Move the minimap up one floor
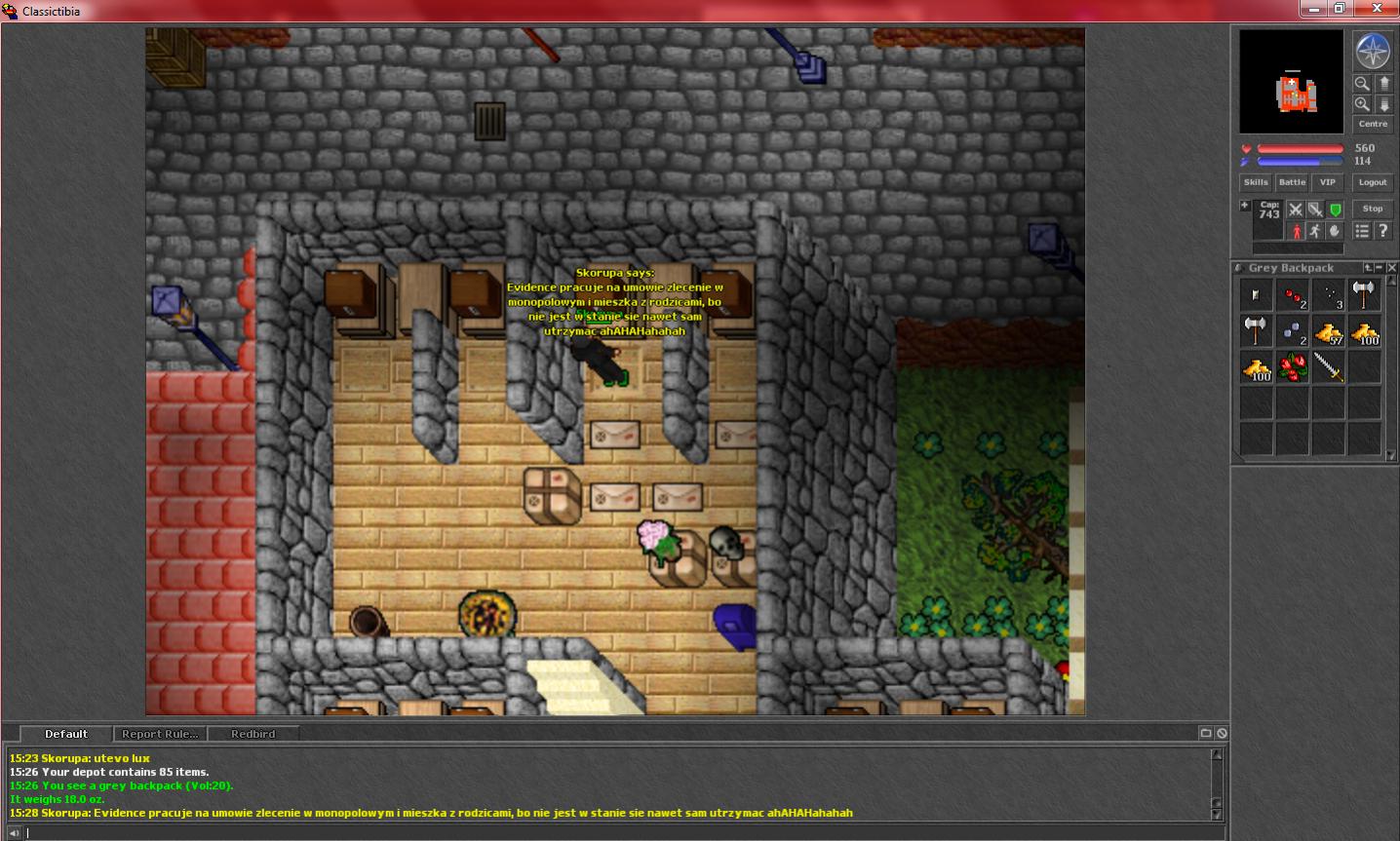Viewport: 1400px width, 841px height. click(x=1384, y=84)
